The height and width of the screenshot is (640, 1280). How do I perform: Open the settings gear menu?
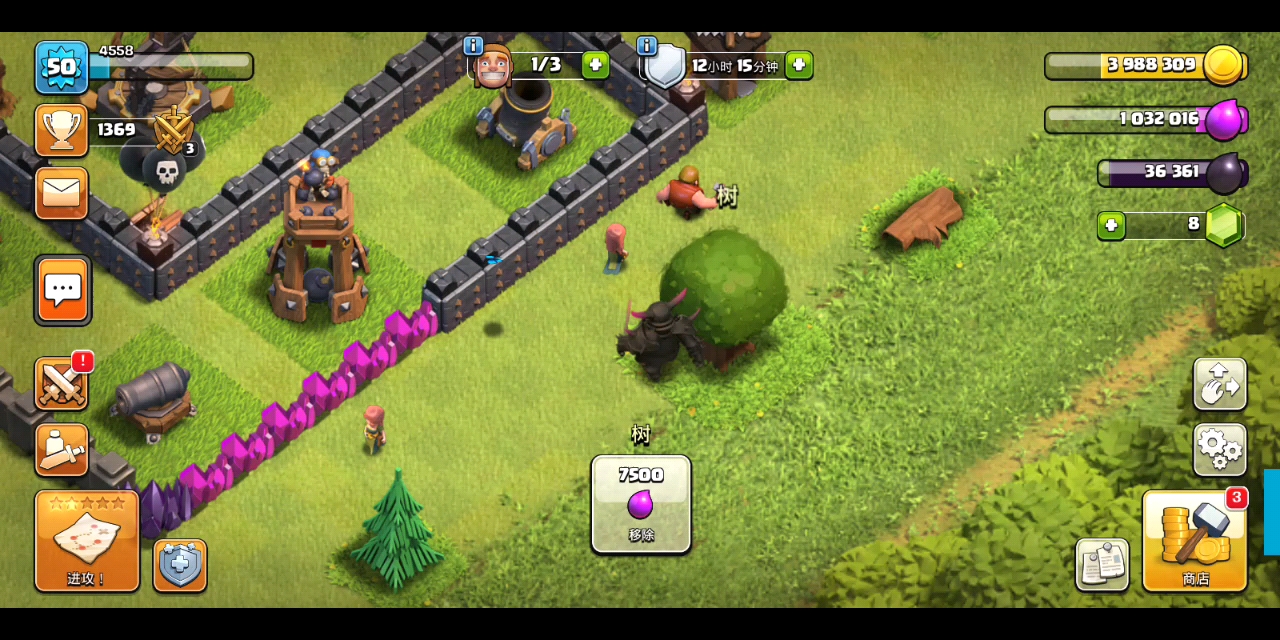1219,449
